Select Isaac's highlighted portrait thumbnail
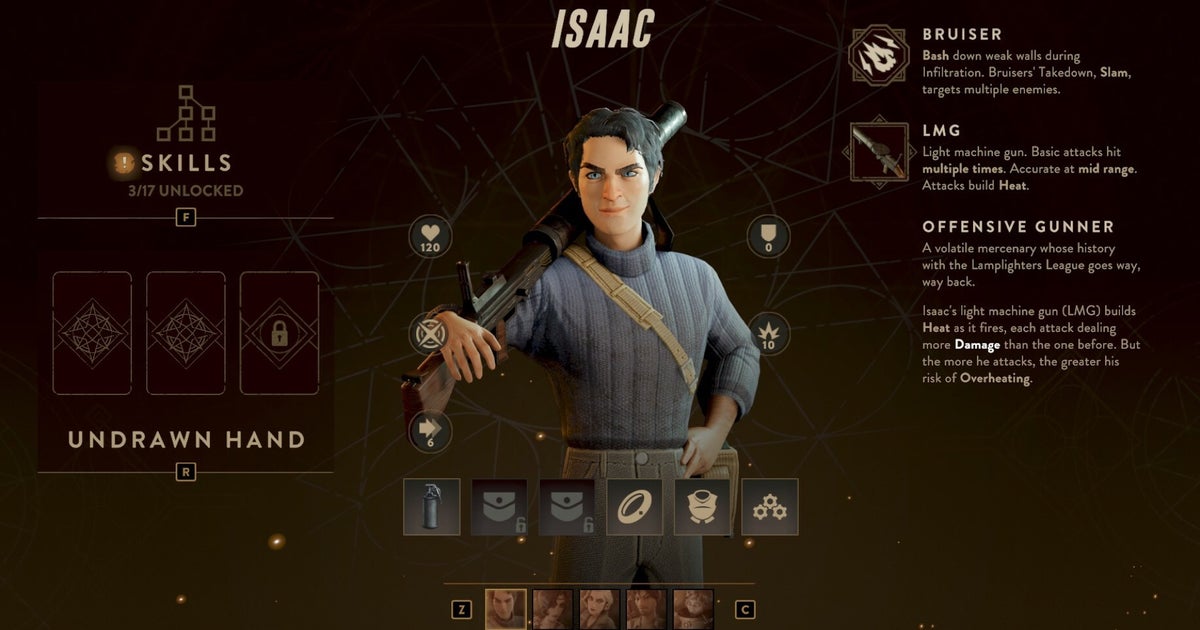This screenshot has width=1200, height=630. coord(505,608)
